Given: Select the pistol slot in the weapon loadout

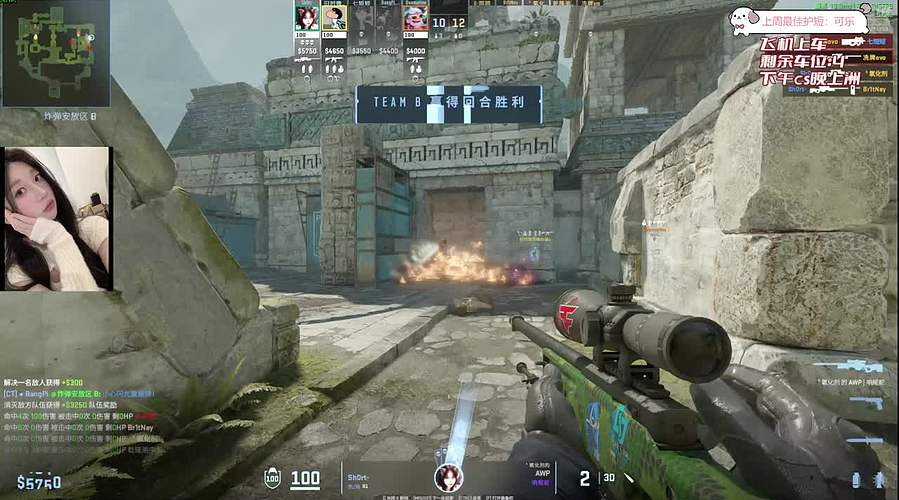Looking at the screenshot, I should coord(865,403).
